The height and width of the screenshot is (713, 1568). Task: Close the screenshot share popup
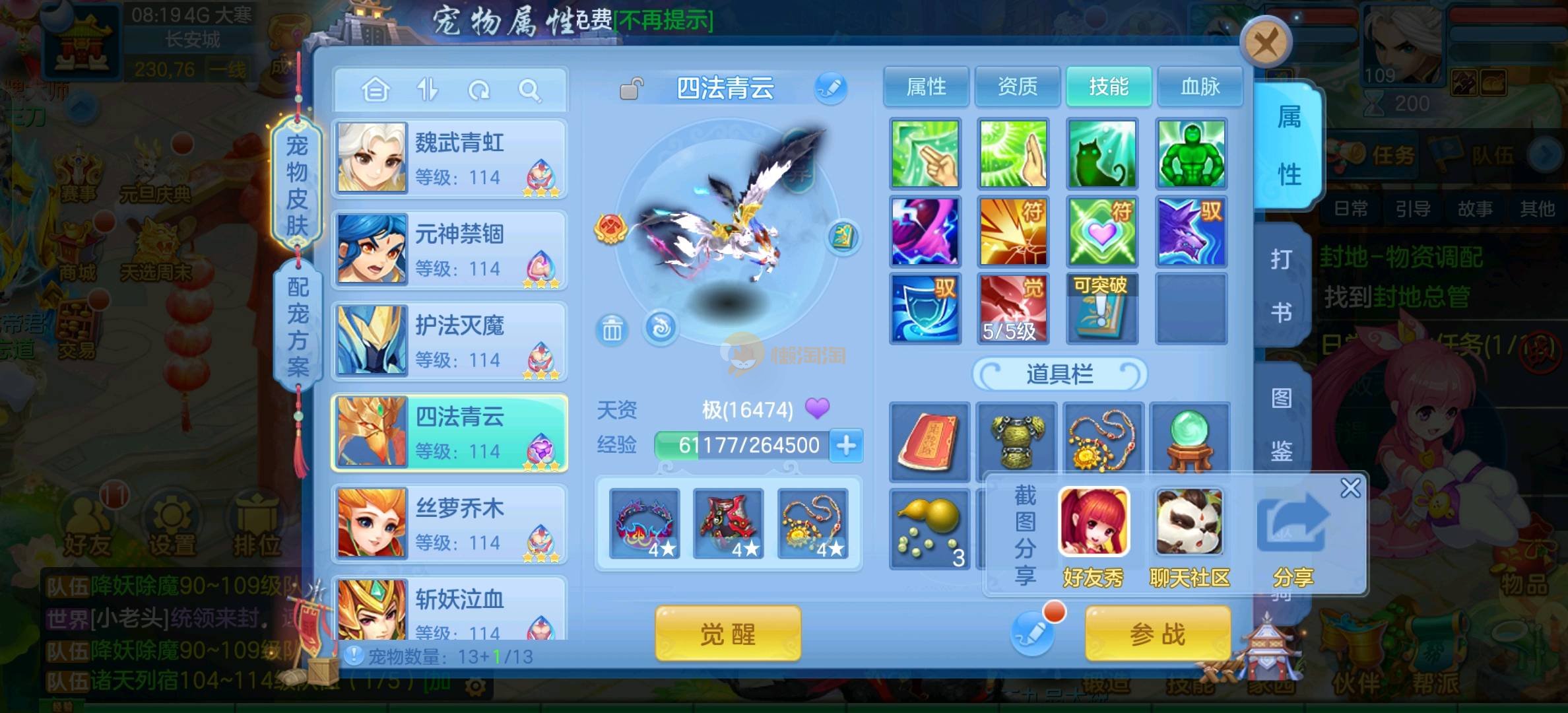[x=1350, y=489]
